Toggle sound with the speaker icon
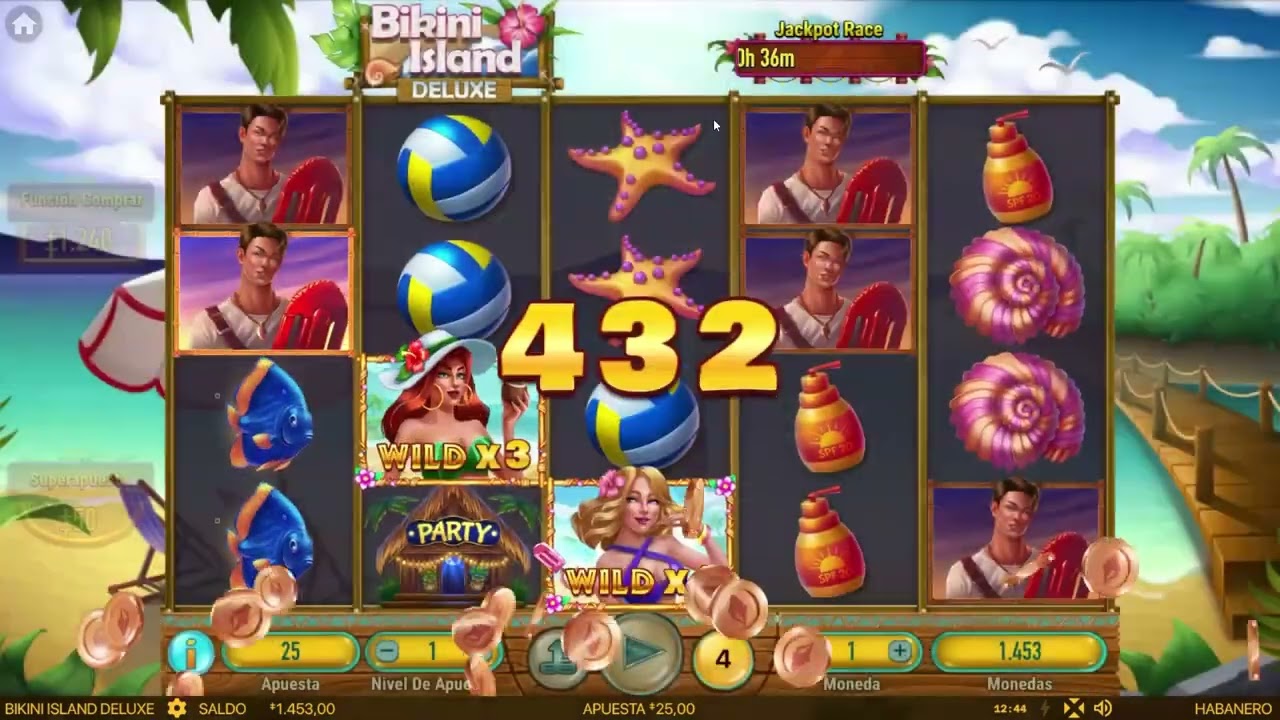The image size is (1280, 720). click(x=1103, y=708)
